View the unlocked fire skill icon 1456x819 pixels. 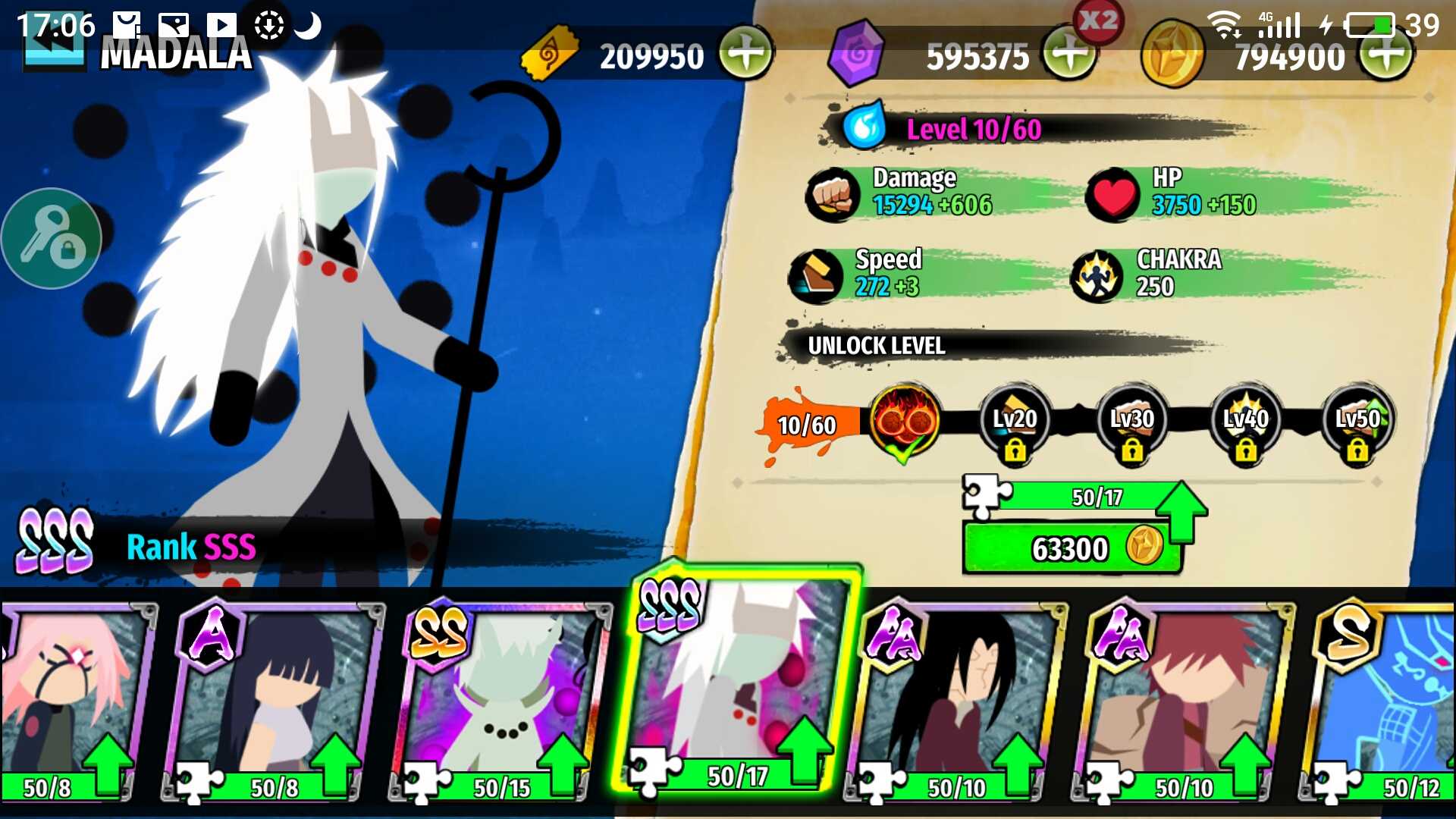pyautogui.click(x=904, y=421)
